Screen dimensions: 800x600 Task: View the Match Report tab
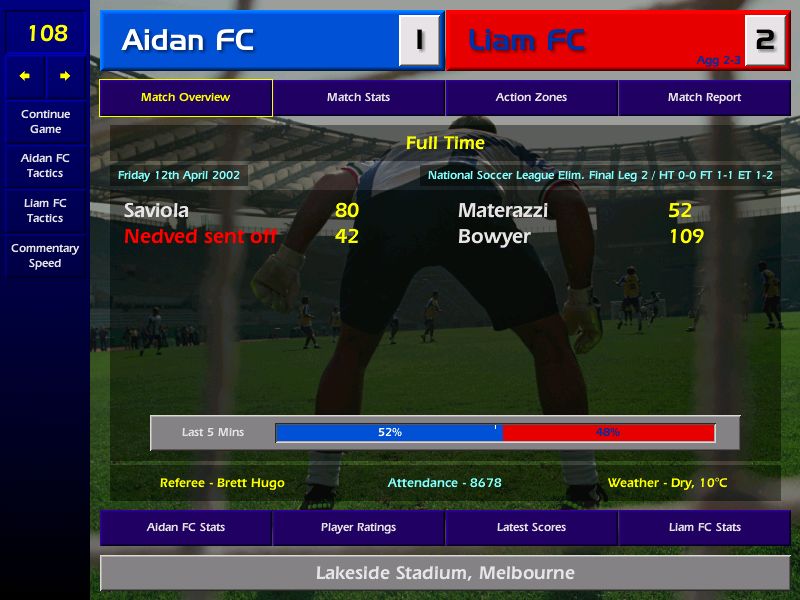pyautogui.click(x=704, y=98)
